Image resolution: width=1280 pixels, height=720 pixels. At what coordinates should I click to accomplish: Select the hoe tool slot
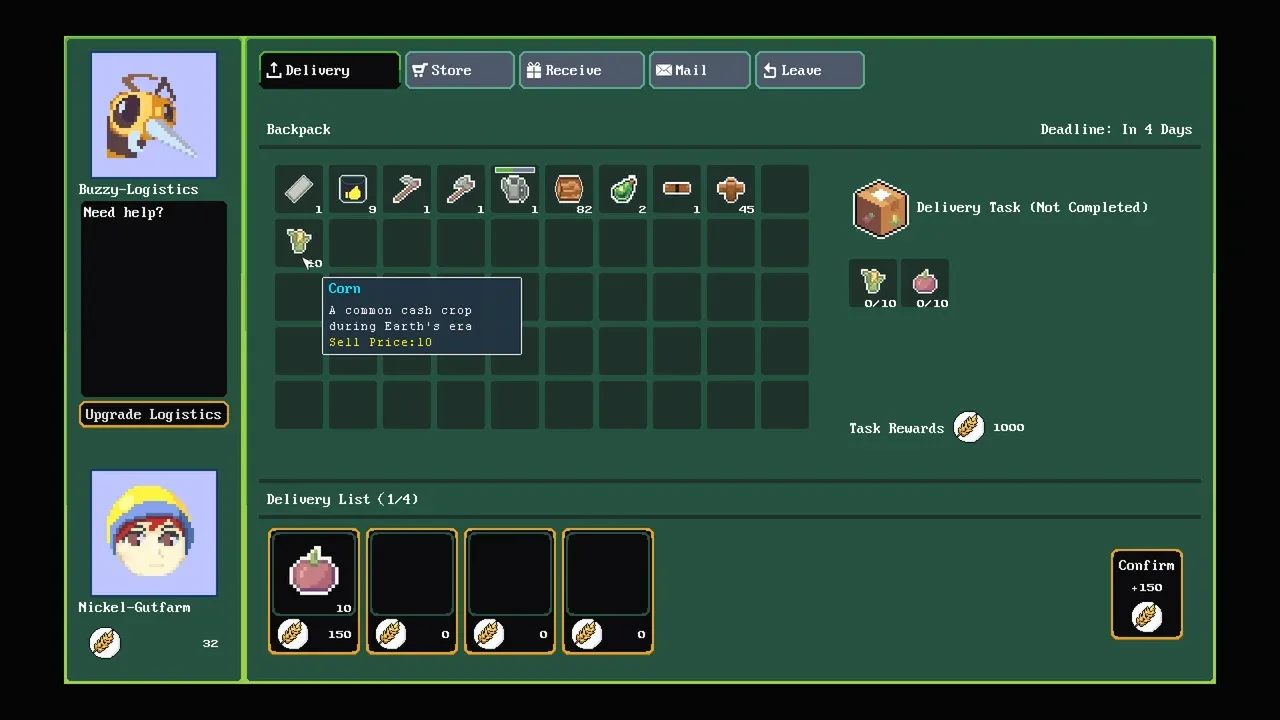(x=407, y=189)
